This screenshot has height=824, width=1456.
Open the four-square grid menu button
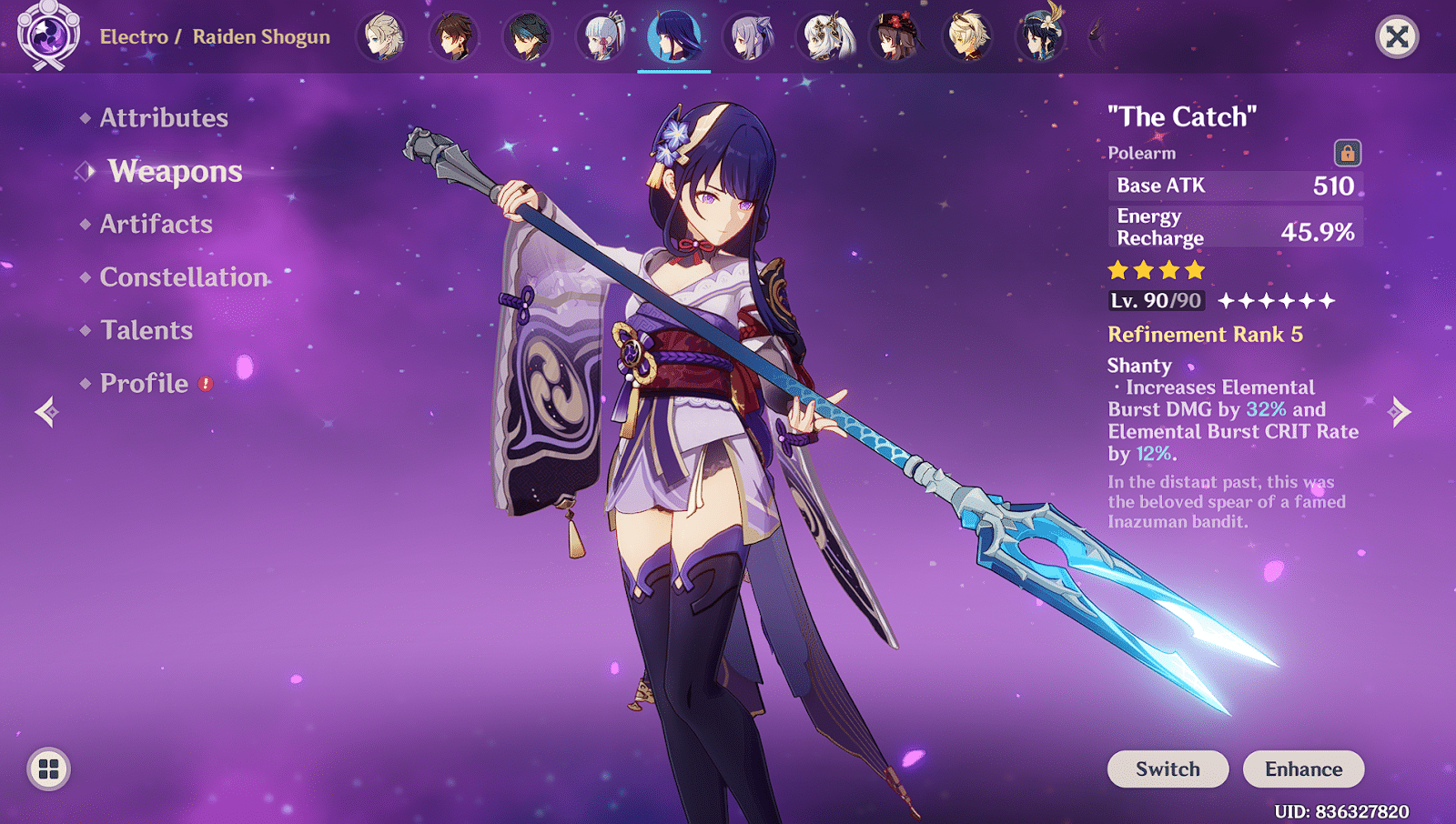(49, 769)
